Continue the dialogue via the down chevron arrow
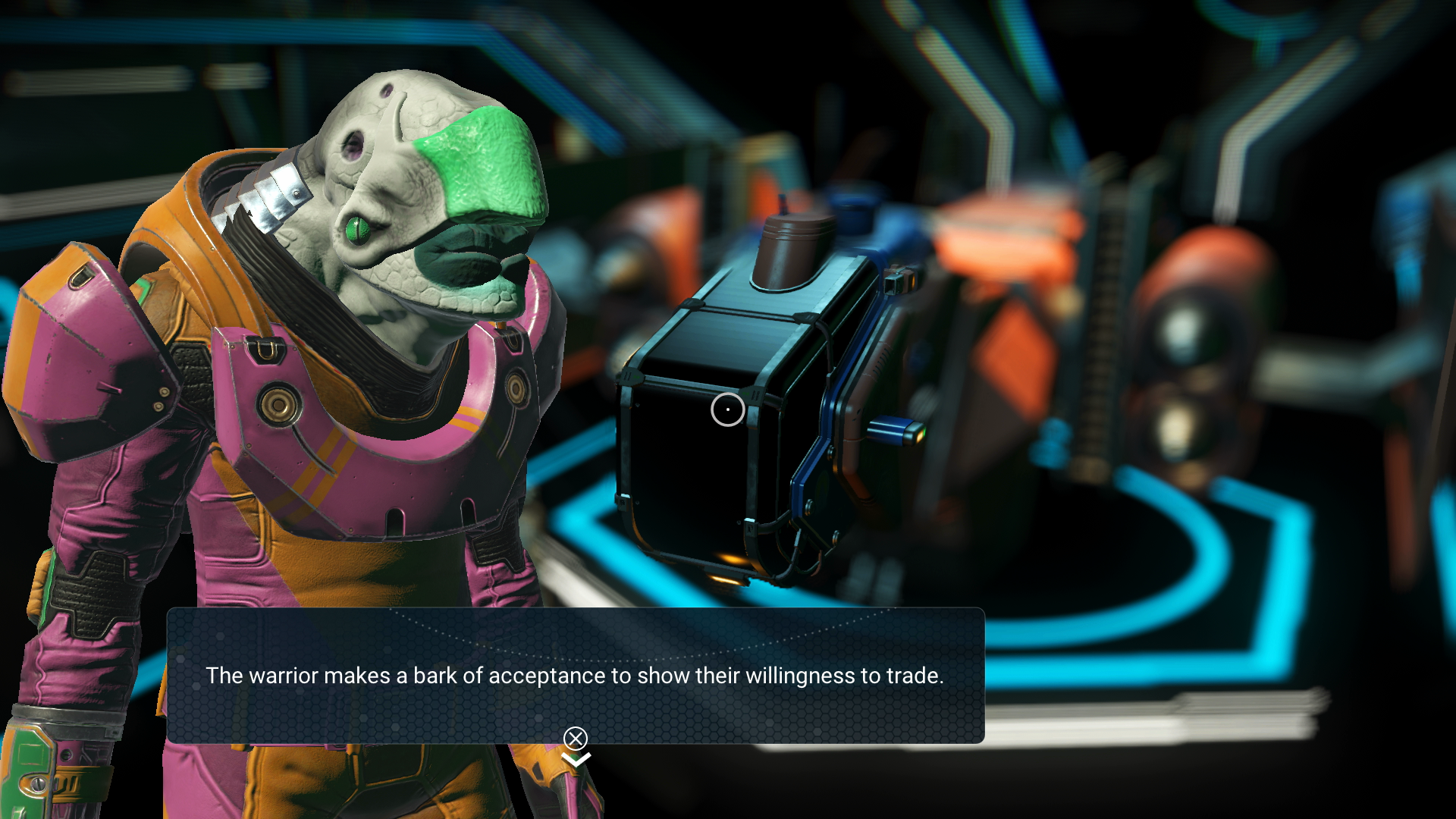This screenshot has width=1456, height=819. [576, 759]
